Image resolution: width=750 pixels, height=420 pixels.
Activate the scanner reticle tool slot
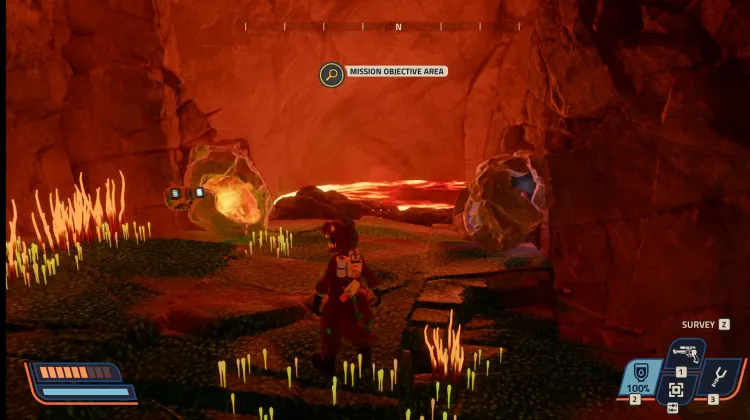pos(676,390)
